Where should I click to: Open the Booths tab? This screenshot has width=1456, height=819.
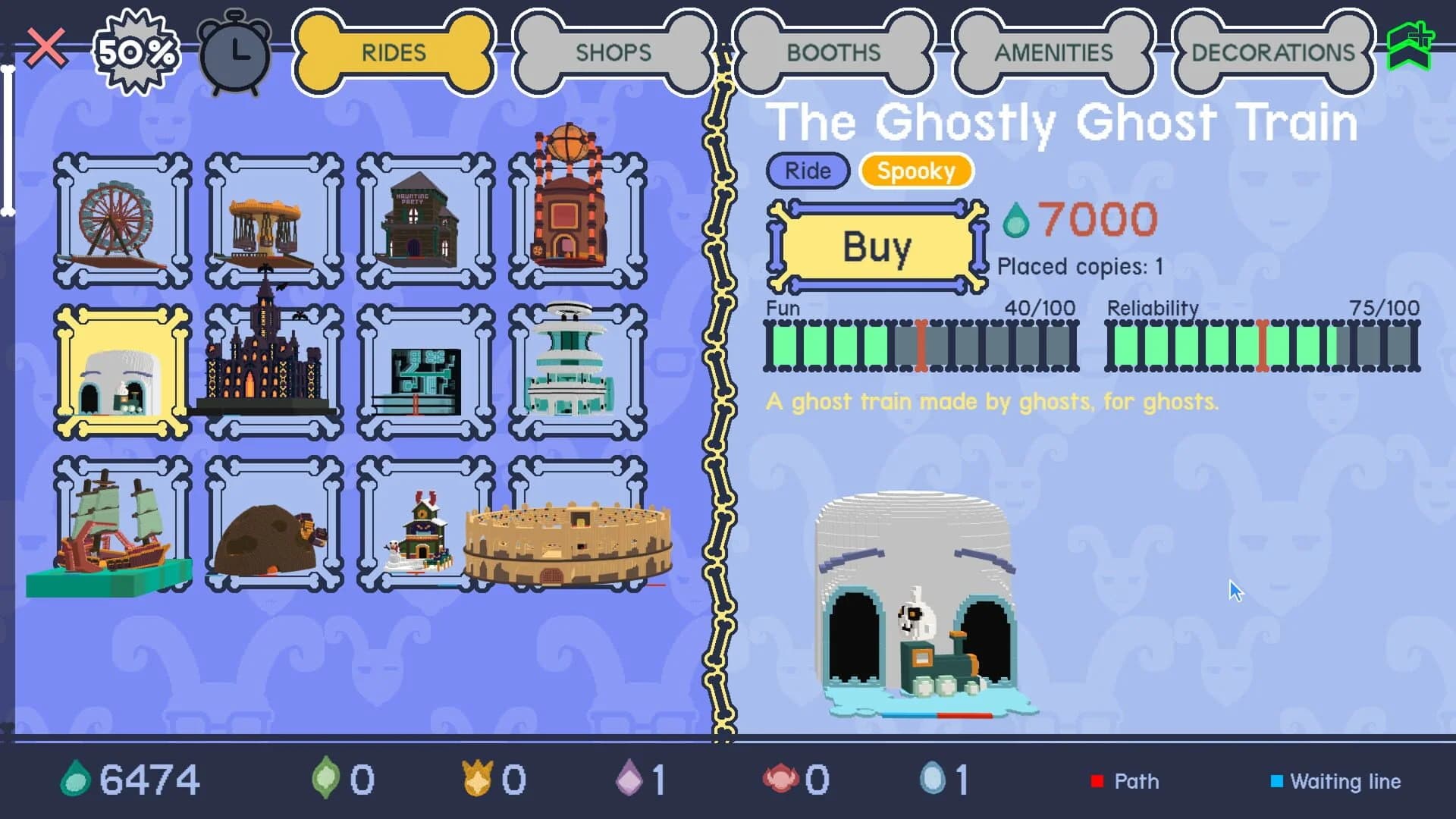(x=834, y=53)
